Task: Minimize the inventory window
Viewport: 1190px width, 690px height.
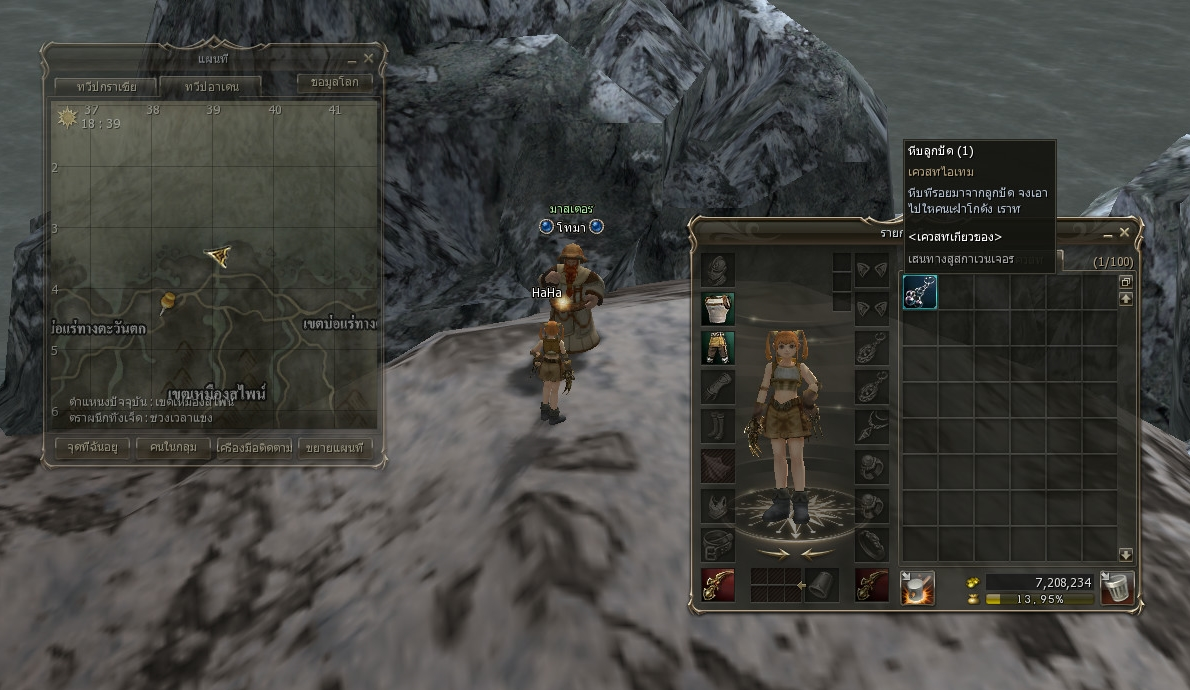Action: click(1108, 233)
